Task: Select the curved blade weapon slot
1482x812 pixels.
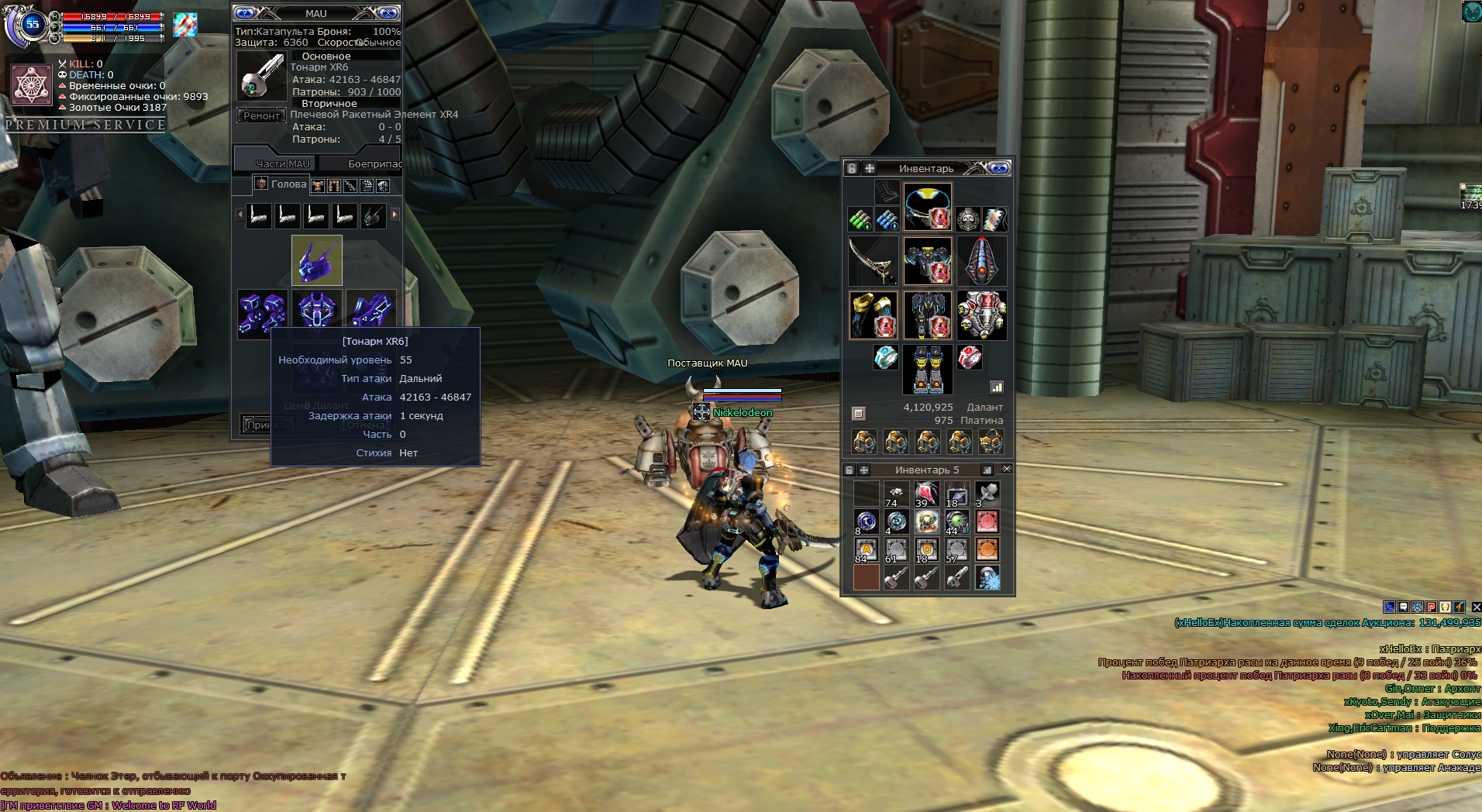Action: tap(873, 261)
